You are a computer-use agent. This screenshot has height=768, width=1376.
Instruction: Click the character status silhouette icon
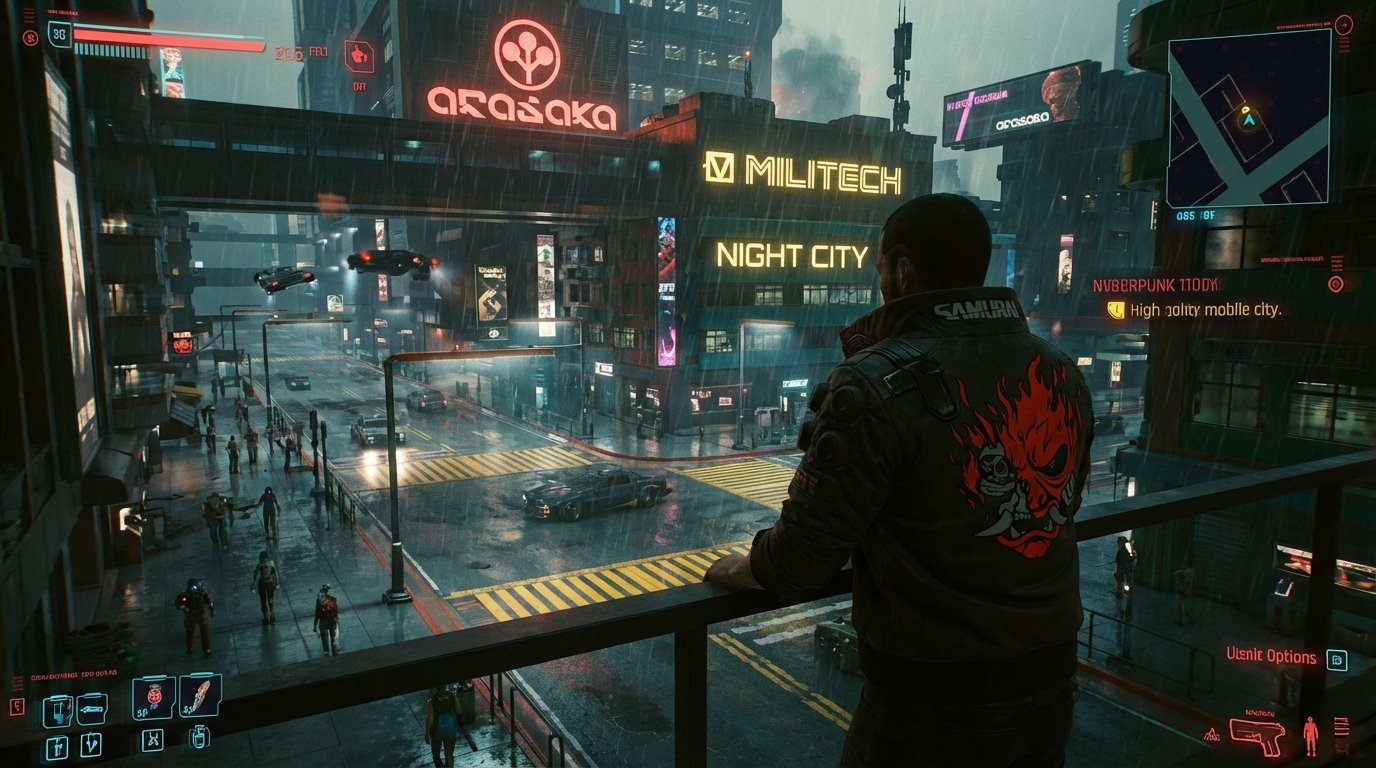pyautogui.click(x=1311, y=735)
